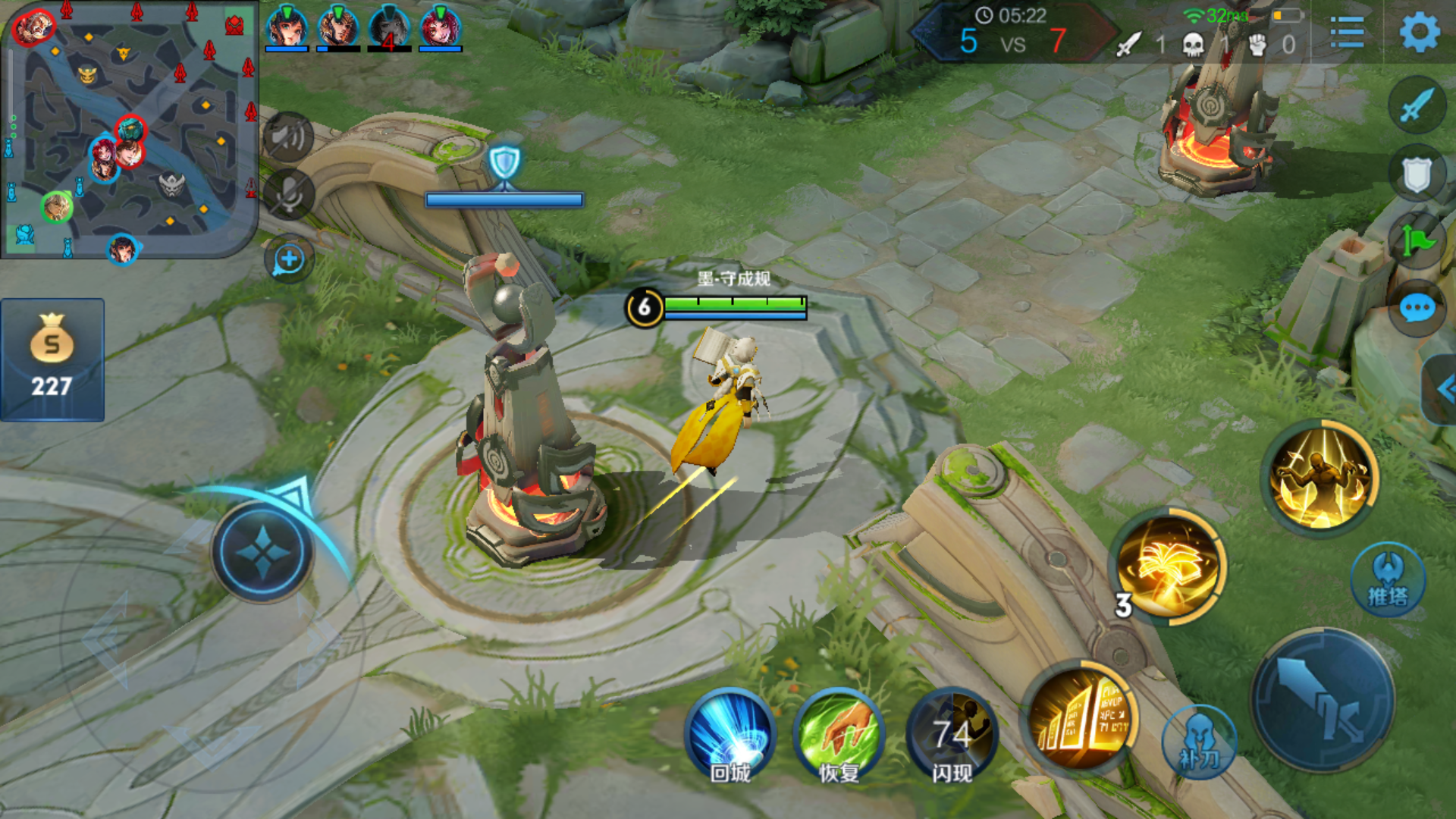Toggle the microphone button
This screenshot has width=1456, height=819.
[x=288, y=195]
